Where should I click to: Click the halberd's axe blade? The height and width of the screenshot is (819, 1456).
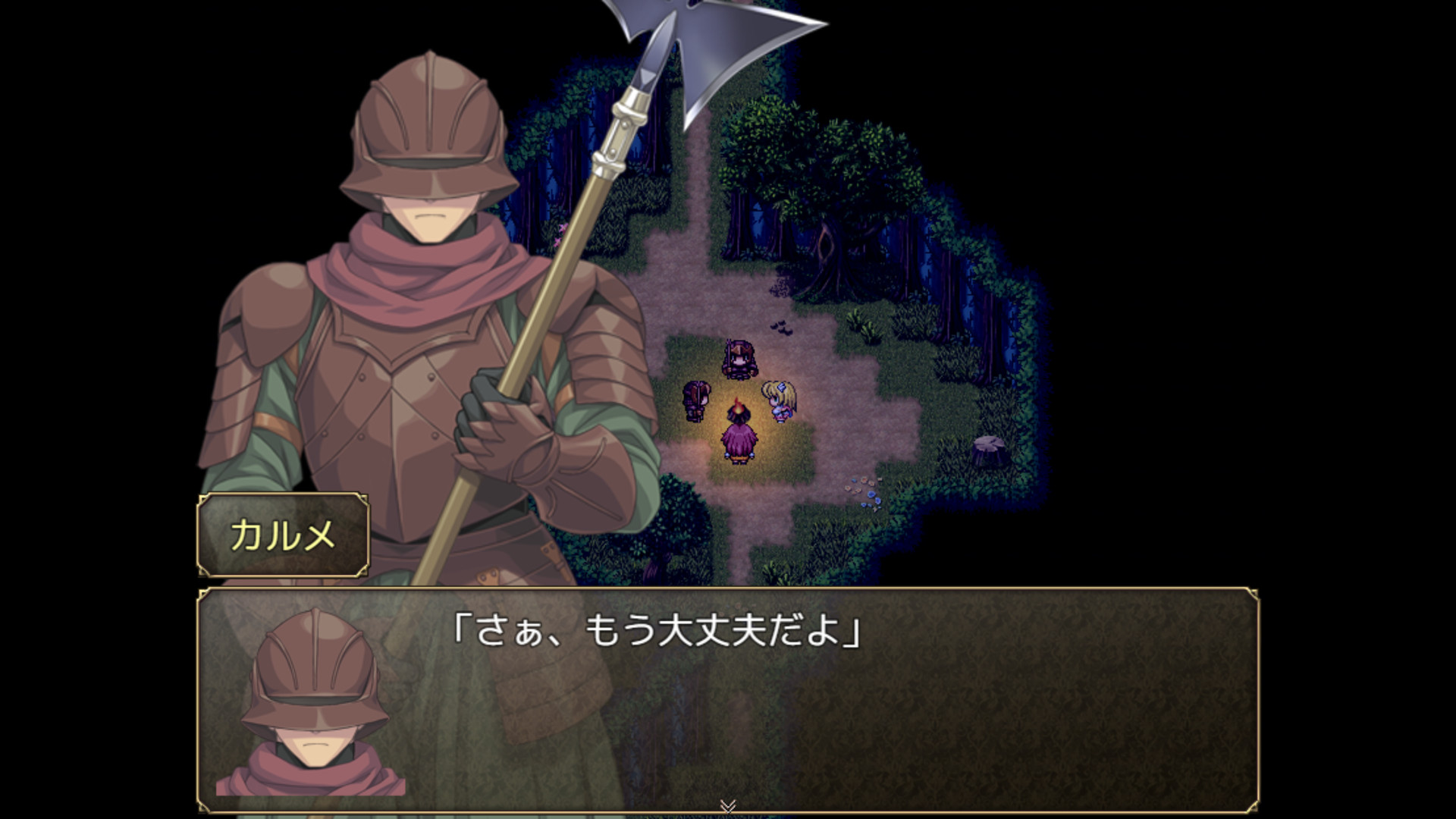[x=720, y=45]
